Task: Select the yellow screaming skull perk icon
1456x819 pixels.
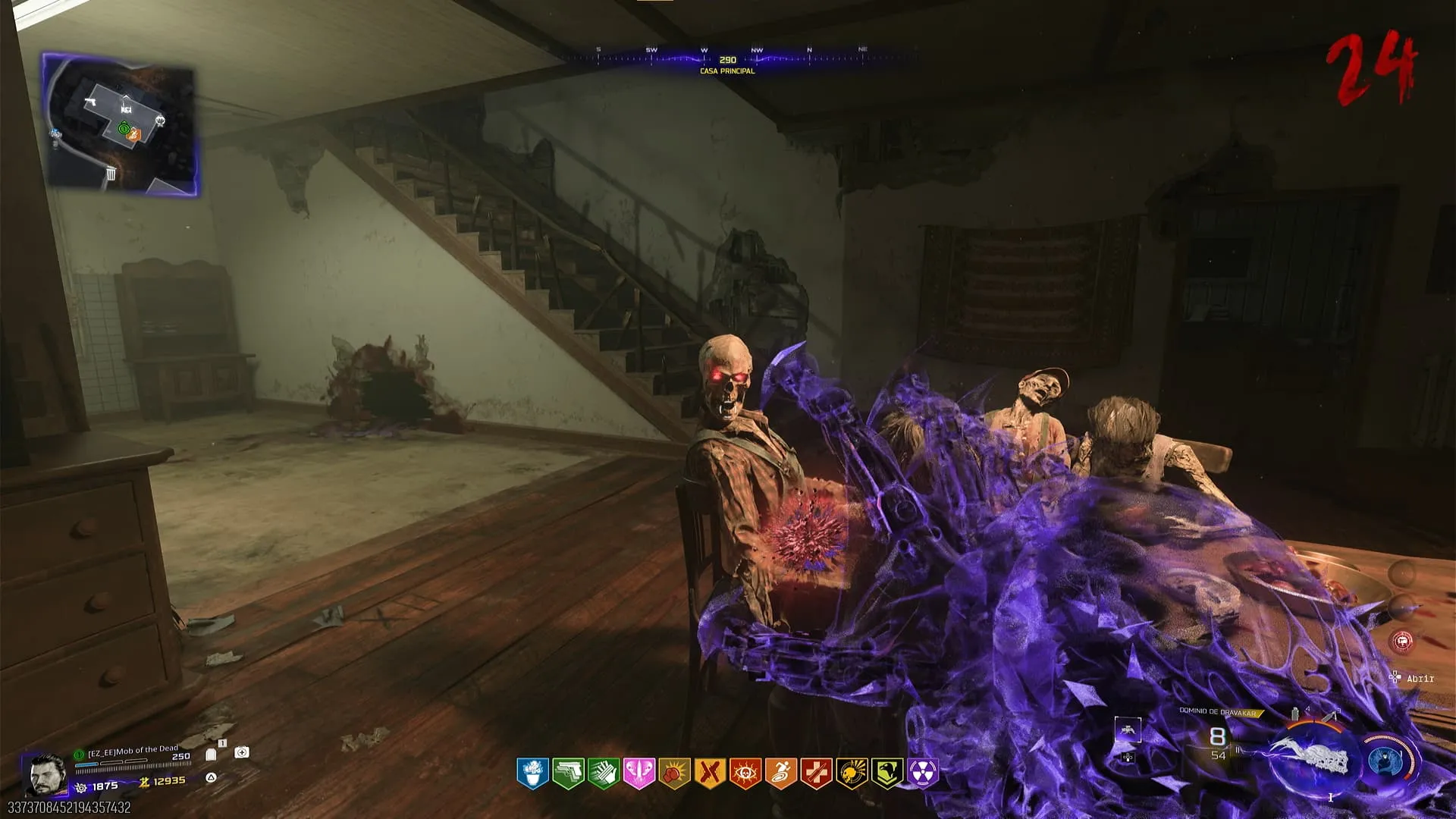Action: 852,773
